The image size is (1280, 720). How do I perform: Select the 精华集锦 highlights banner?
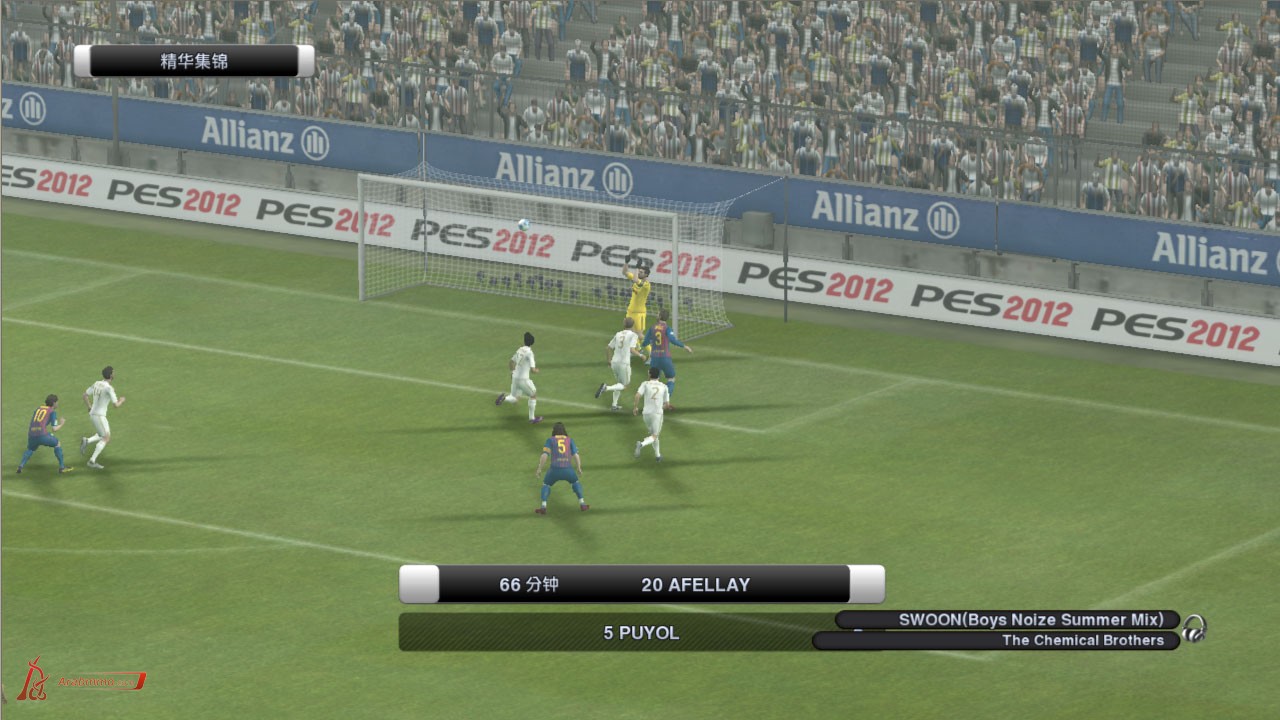point(194,61)
